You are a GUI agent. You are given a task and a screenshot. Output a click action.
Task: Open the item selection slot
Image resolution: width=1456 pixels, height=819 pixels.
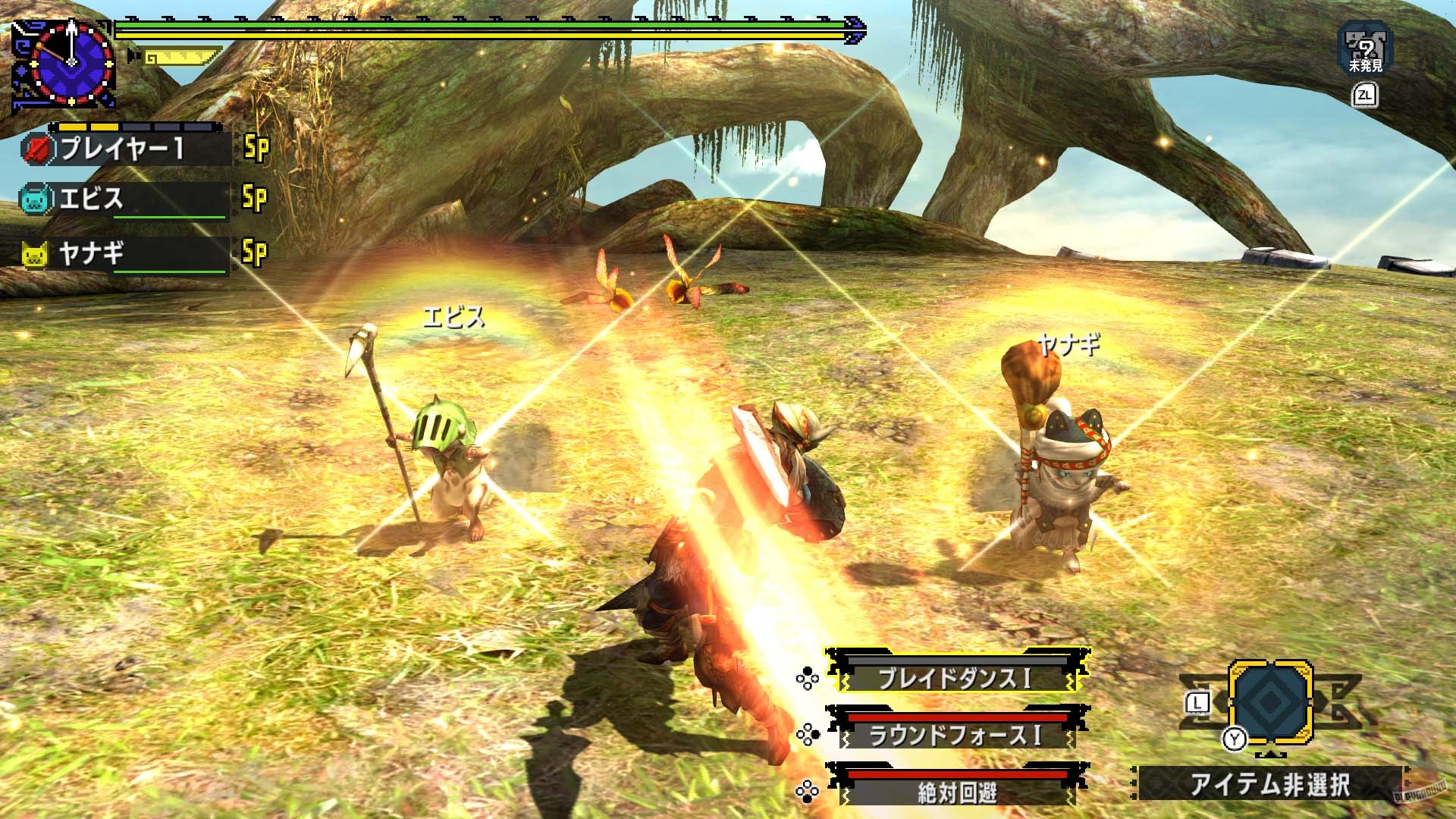(x=1270, y=701)
